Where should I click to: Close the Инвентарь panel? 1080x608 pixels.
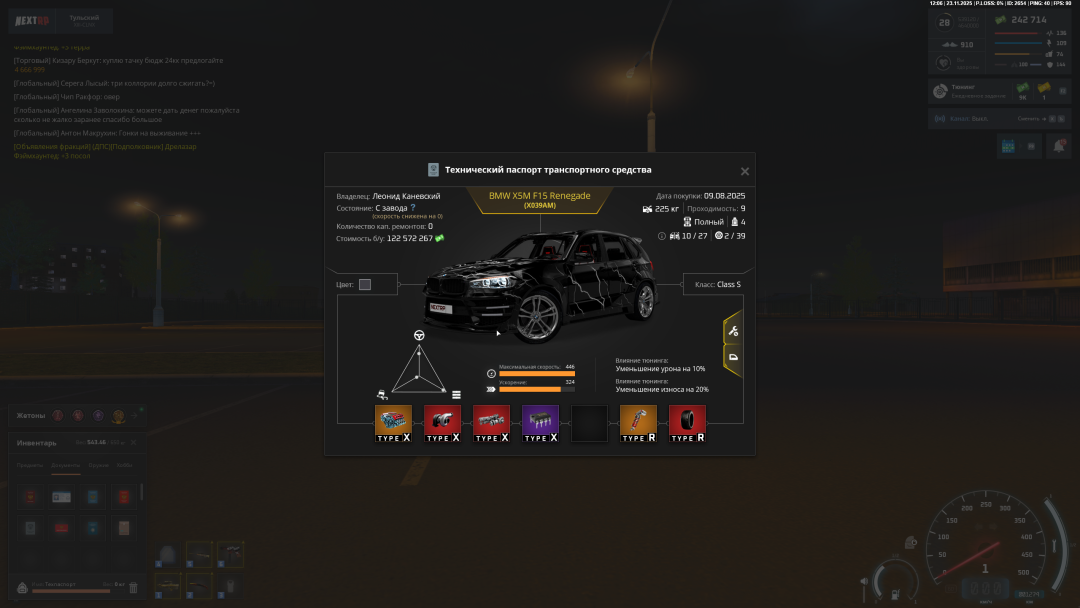pyautogui.click(x=133, y=442)
